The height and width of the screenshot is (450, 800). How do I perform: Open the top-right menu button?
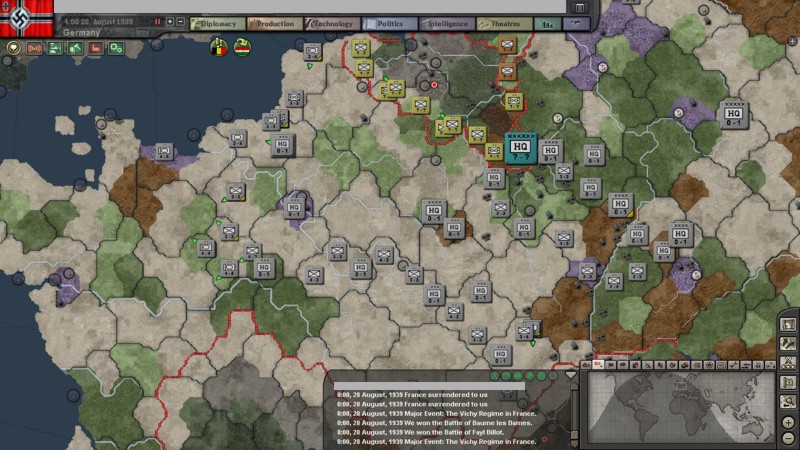pyautogui.click(x=580, y=8)
